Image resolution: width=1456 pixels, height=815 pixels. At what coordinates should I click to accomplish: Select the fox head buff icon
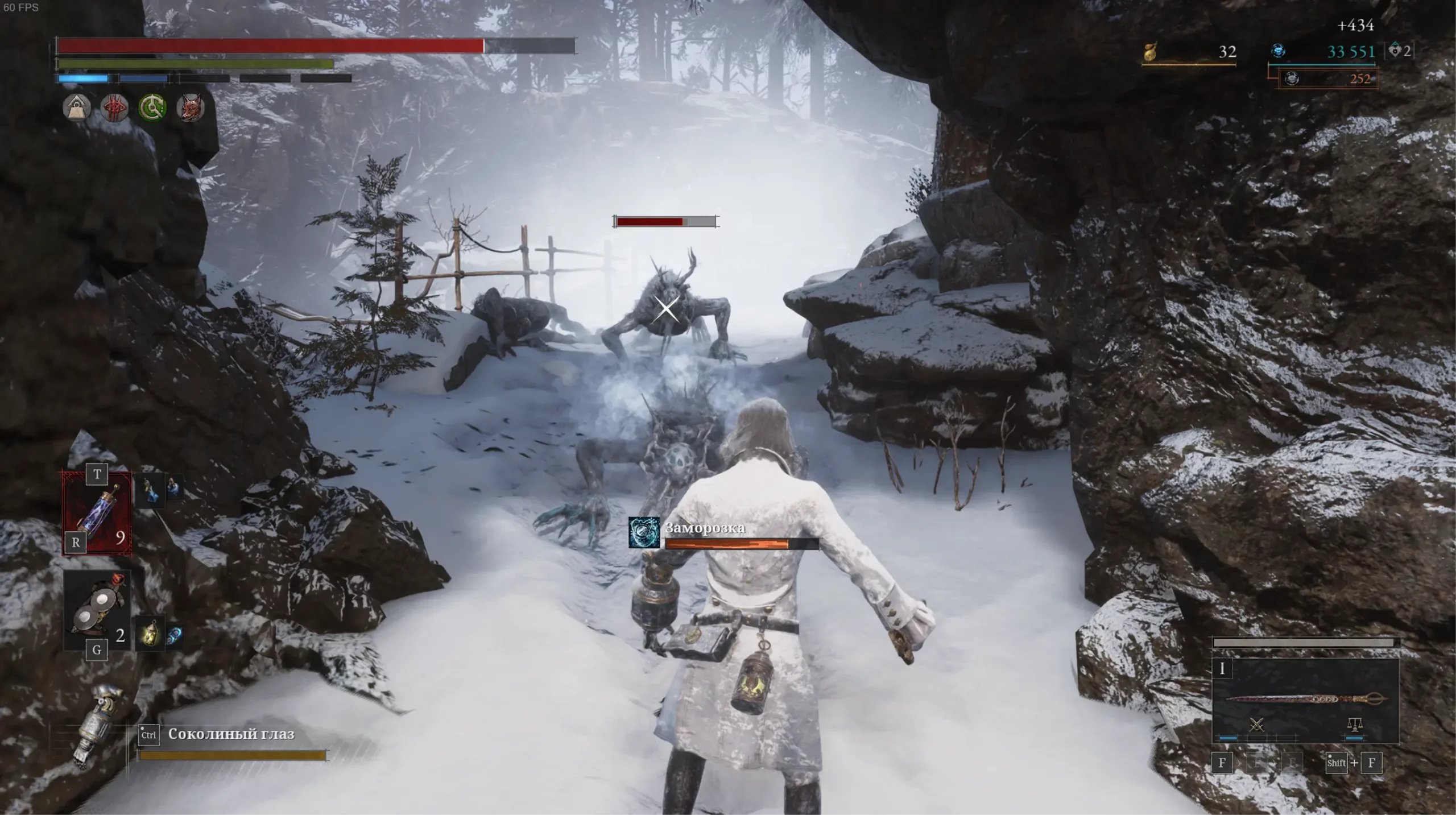[x=191, y=107]
